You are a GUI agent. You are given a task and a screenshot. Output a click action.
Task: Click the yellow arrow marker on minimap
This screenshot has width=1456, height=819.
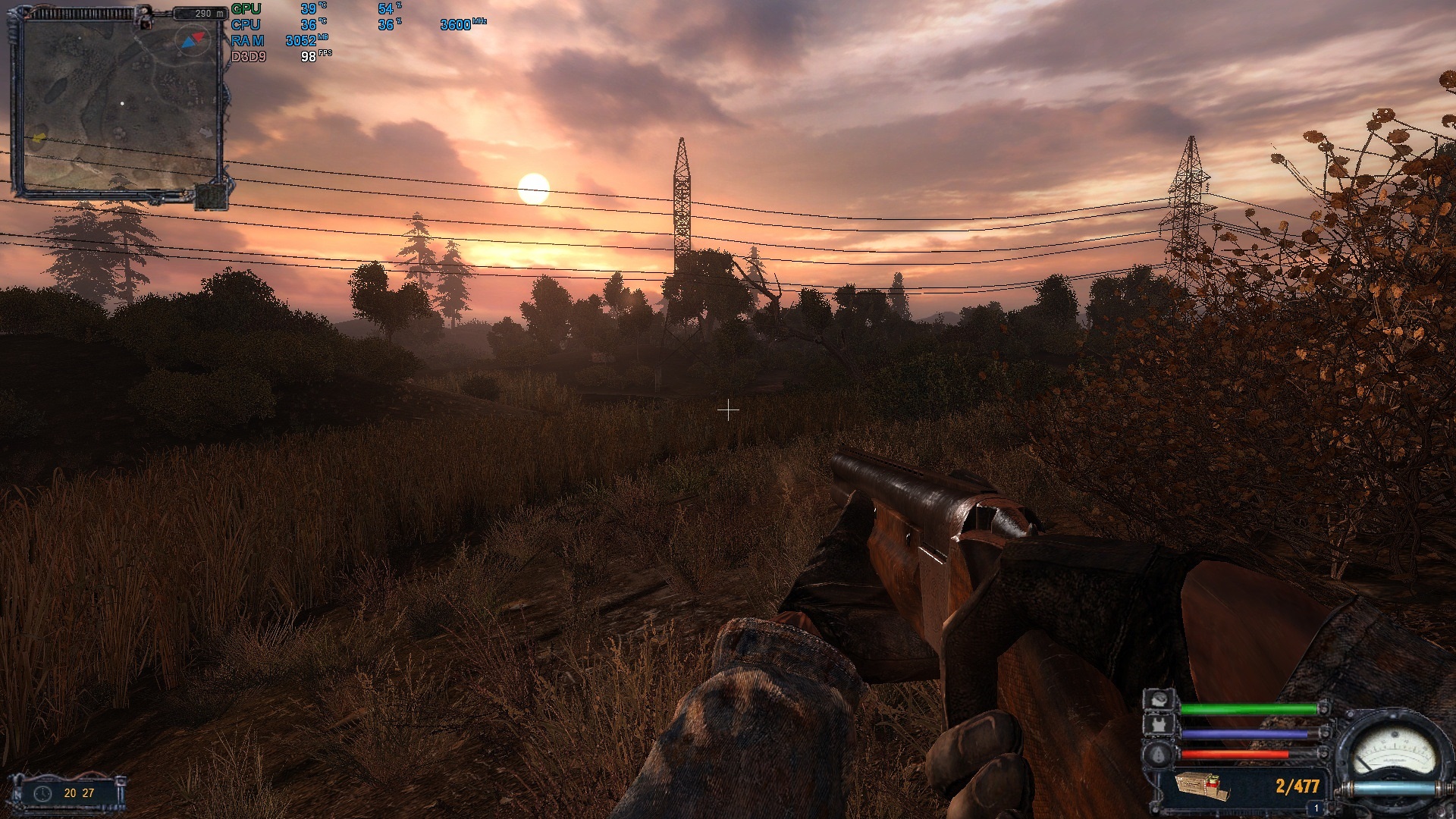pyautogui.click(x=39, y=138)
